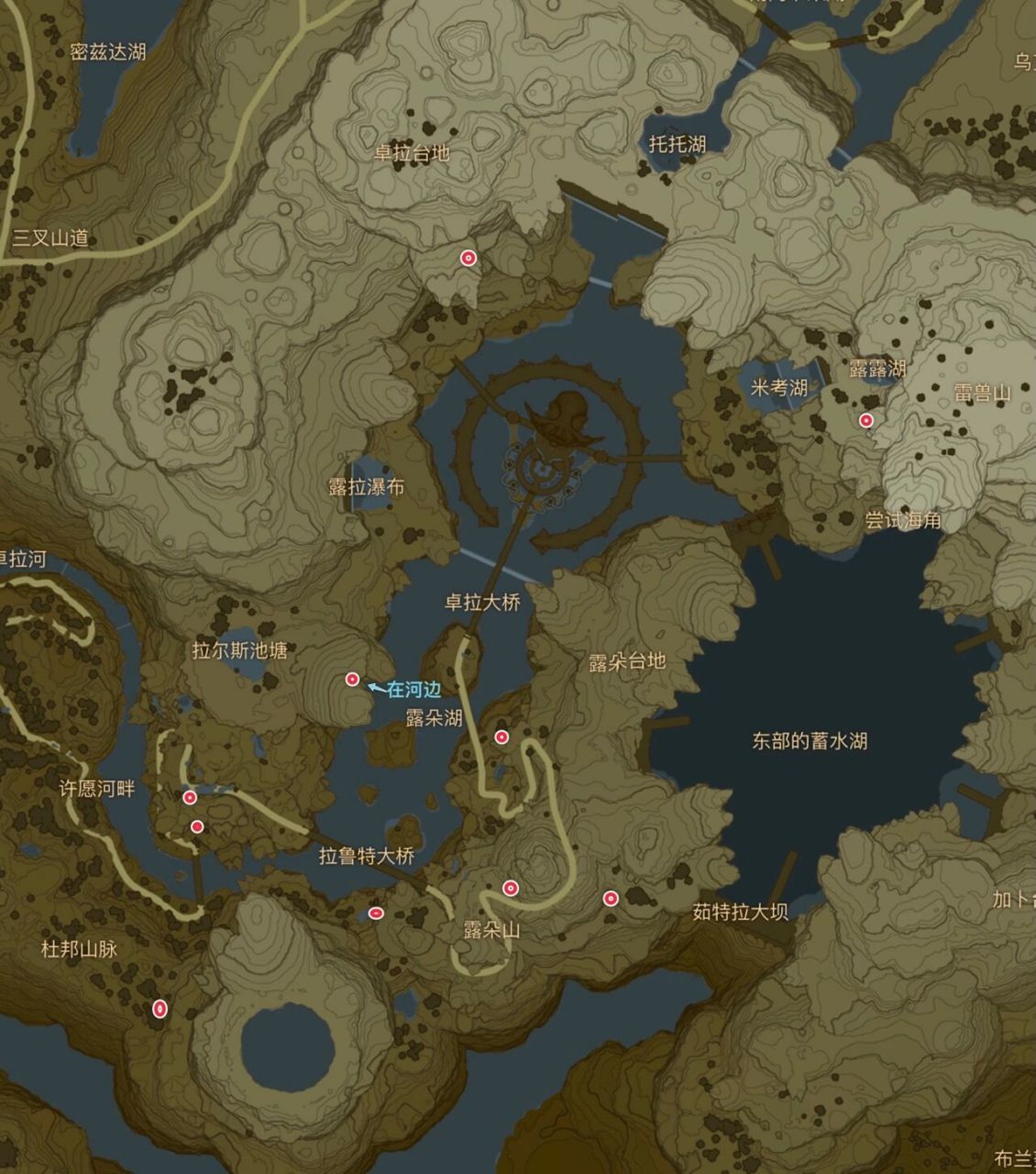The width and height of the screenshot is (1036, 1174).
Task: Choose the flat red marker below 拉鲁特大桥
Action: (376, 913)
